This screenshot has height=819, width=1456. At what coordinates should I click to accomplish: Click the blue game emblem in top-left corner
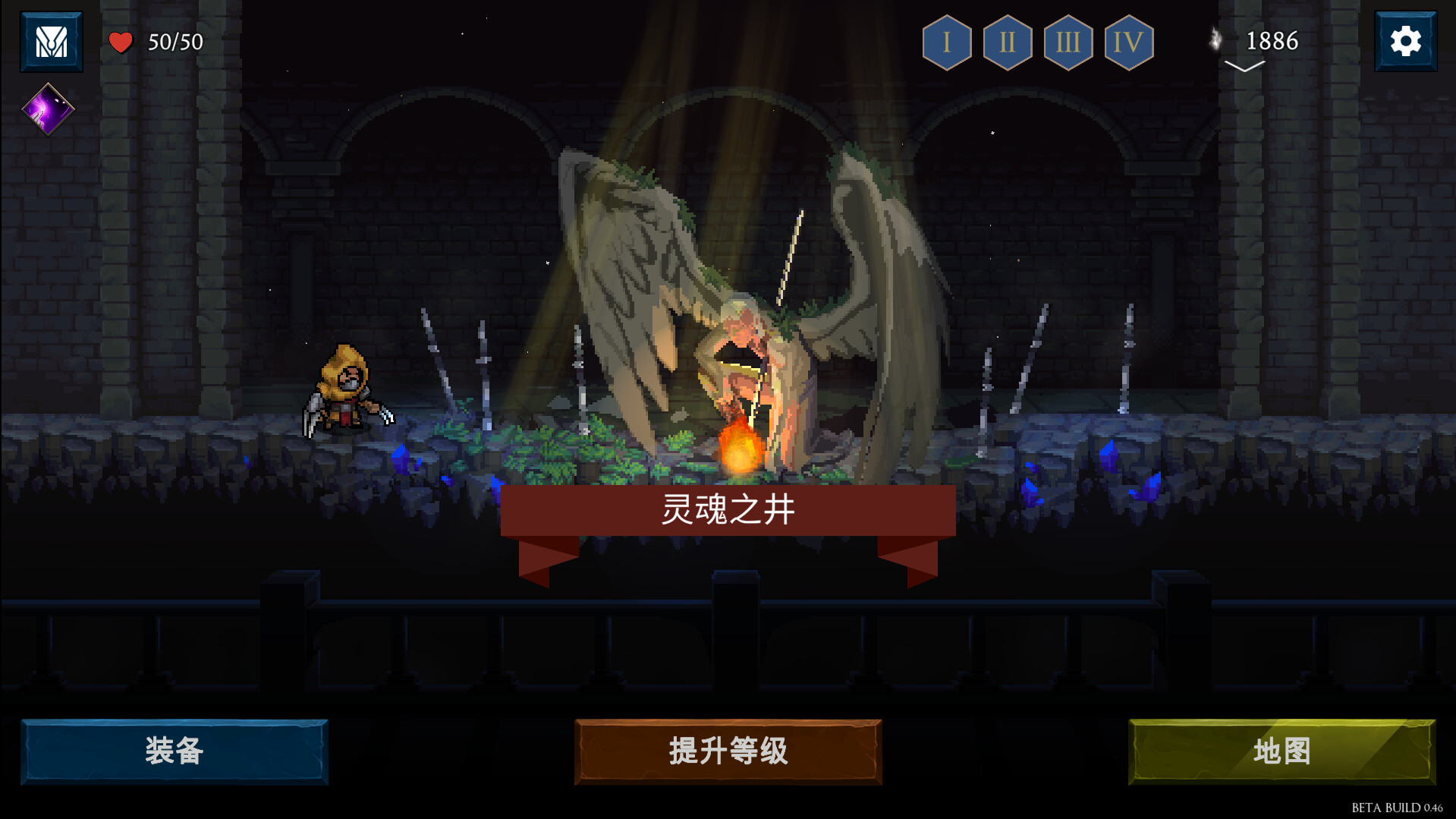coord(50,41)
